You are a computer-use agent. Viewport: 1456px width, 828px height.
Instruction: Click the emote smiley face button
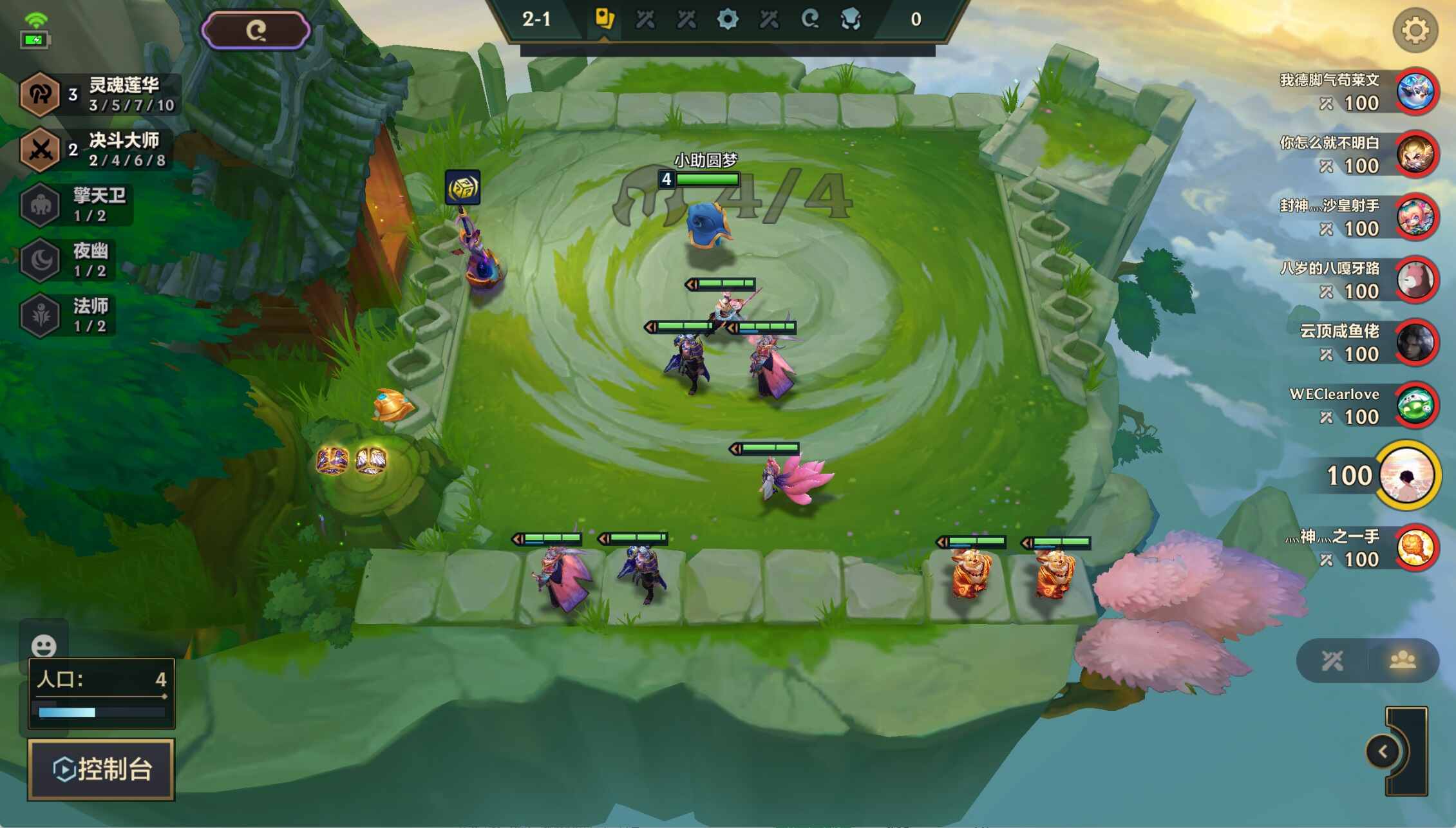44,645
